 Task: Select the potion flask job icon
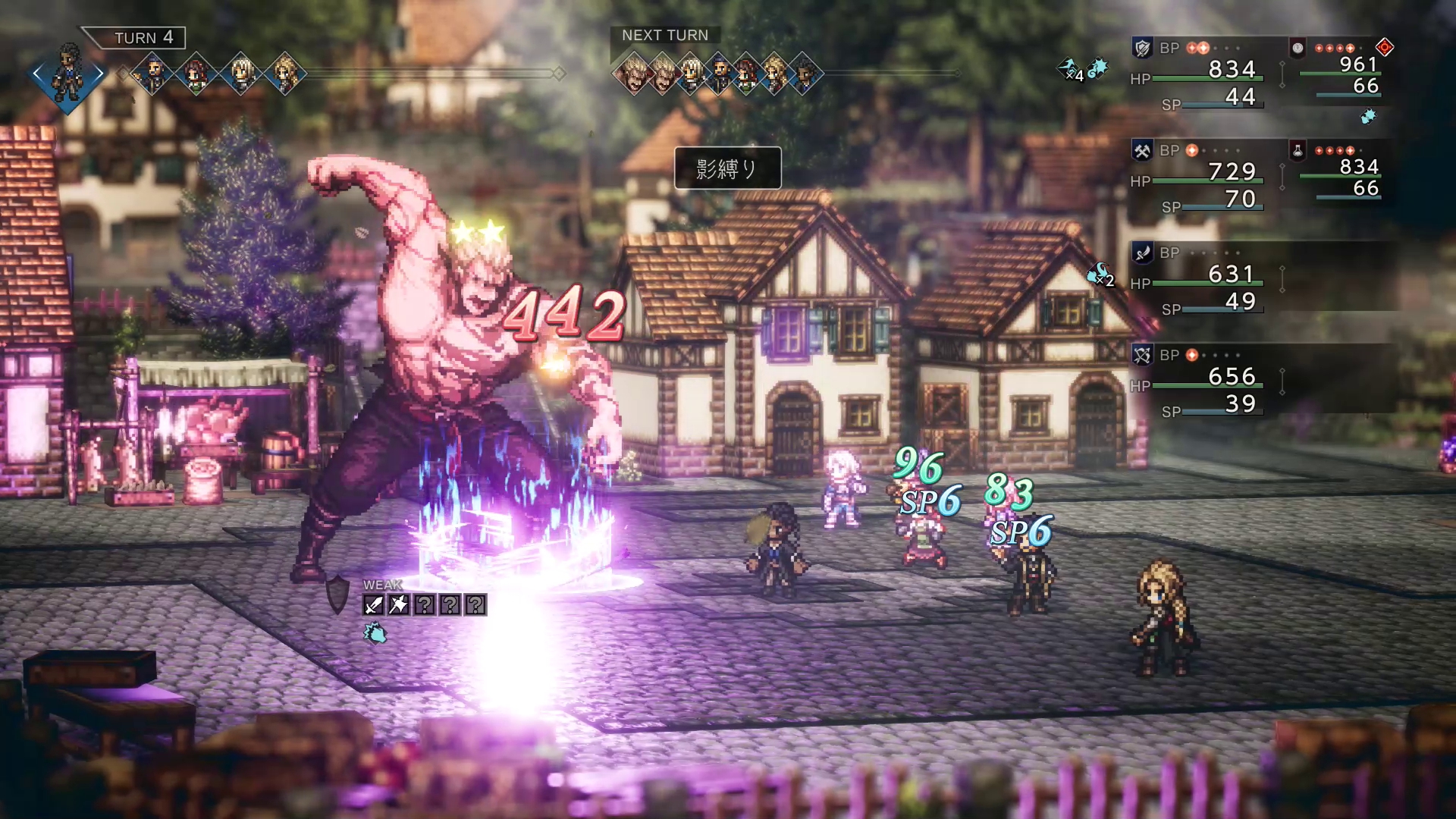[1298, 151]
